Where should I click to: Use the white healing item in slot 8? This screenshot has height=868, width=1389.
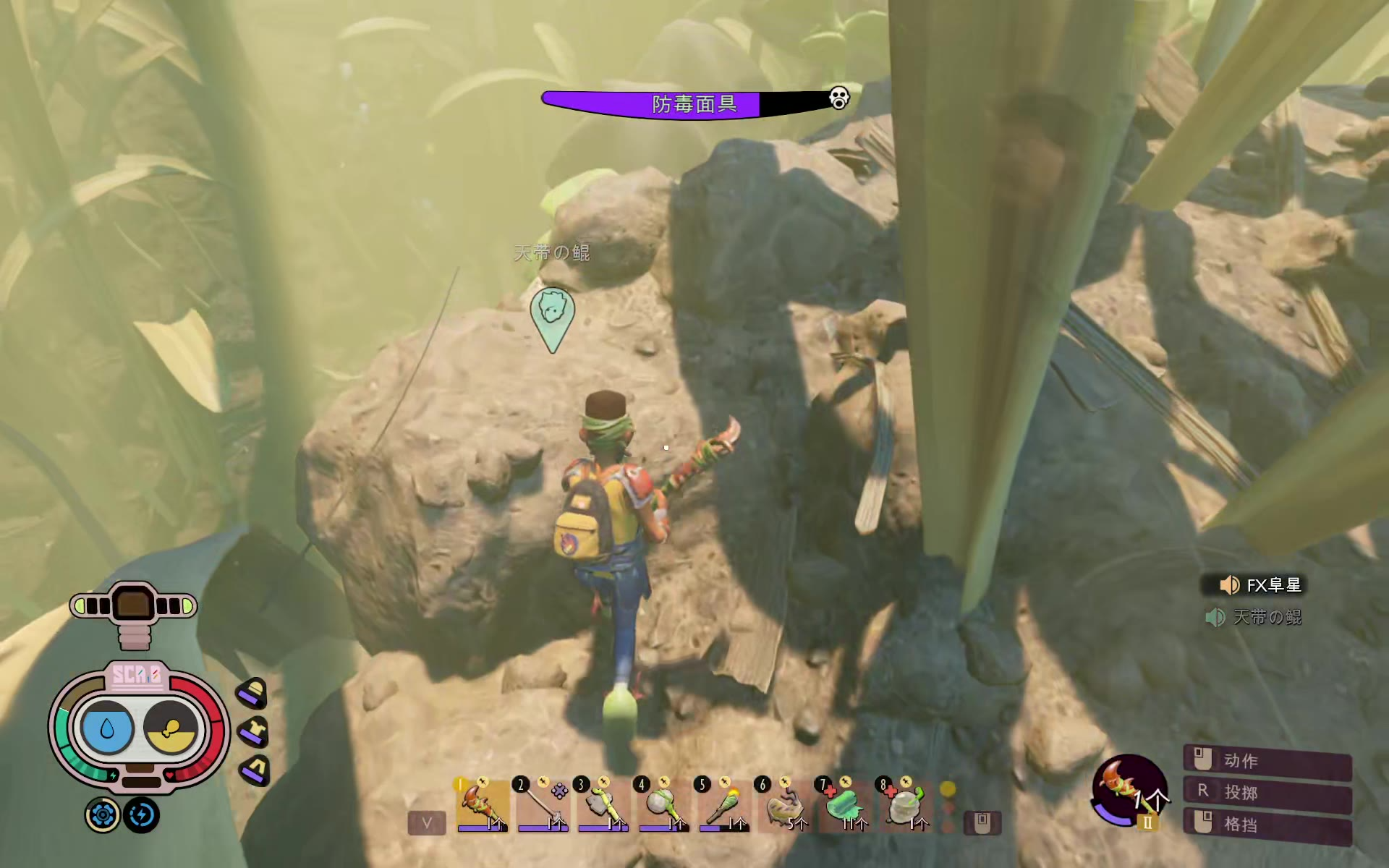(905, 804)
